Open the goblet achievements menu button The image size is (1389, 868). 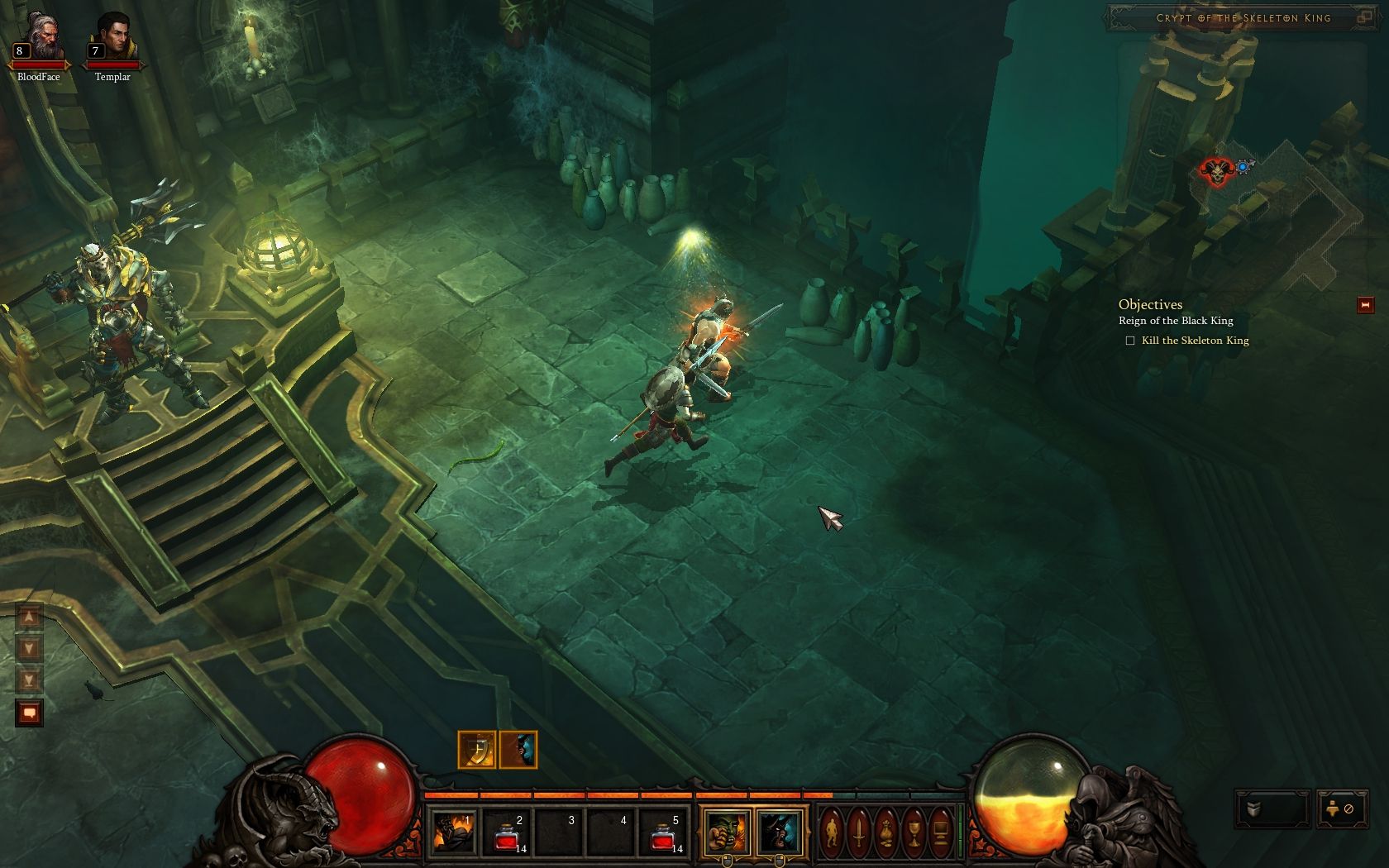tap(914, 832)
